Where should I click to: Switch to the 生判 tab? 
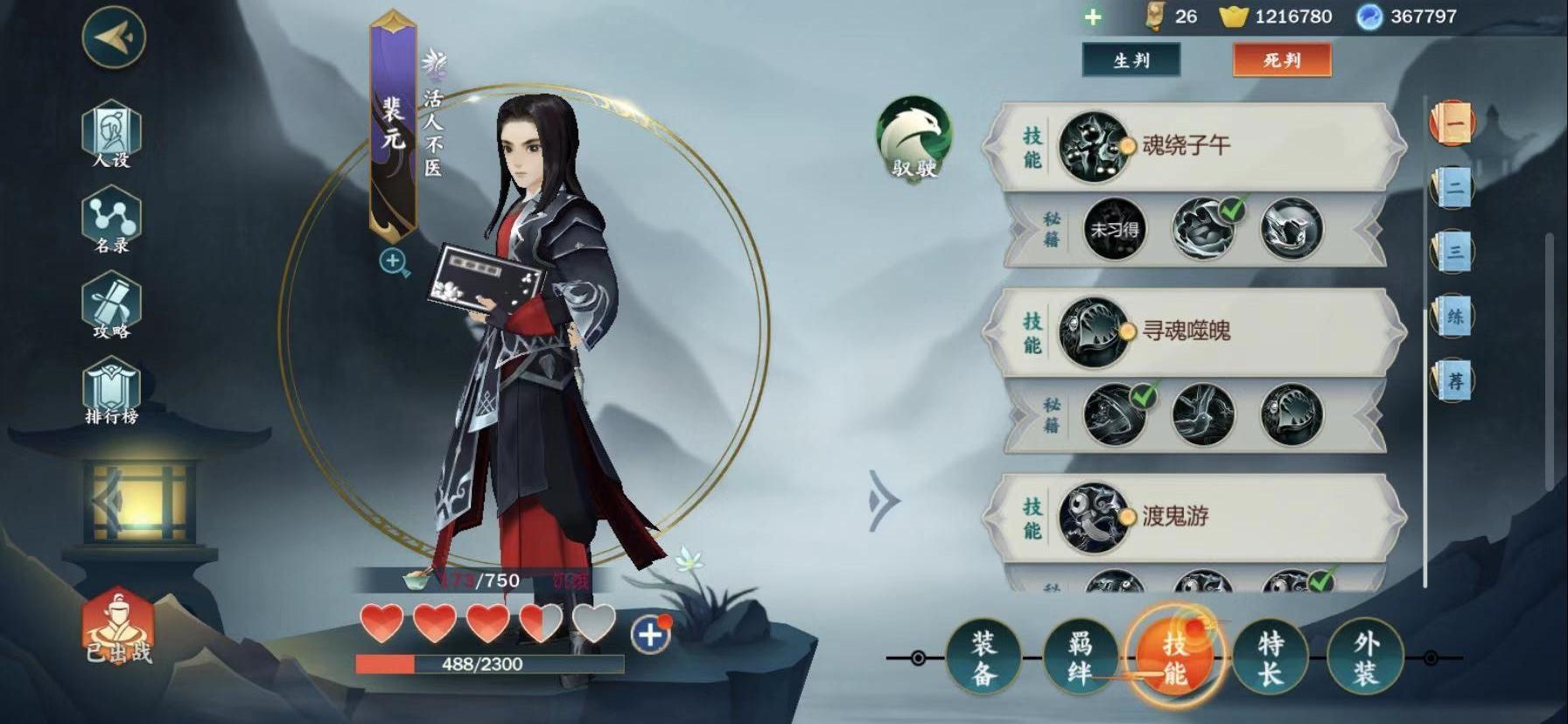coord(1130,60)
